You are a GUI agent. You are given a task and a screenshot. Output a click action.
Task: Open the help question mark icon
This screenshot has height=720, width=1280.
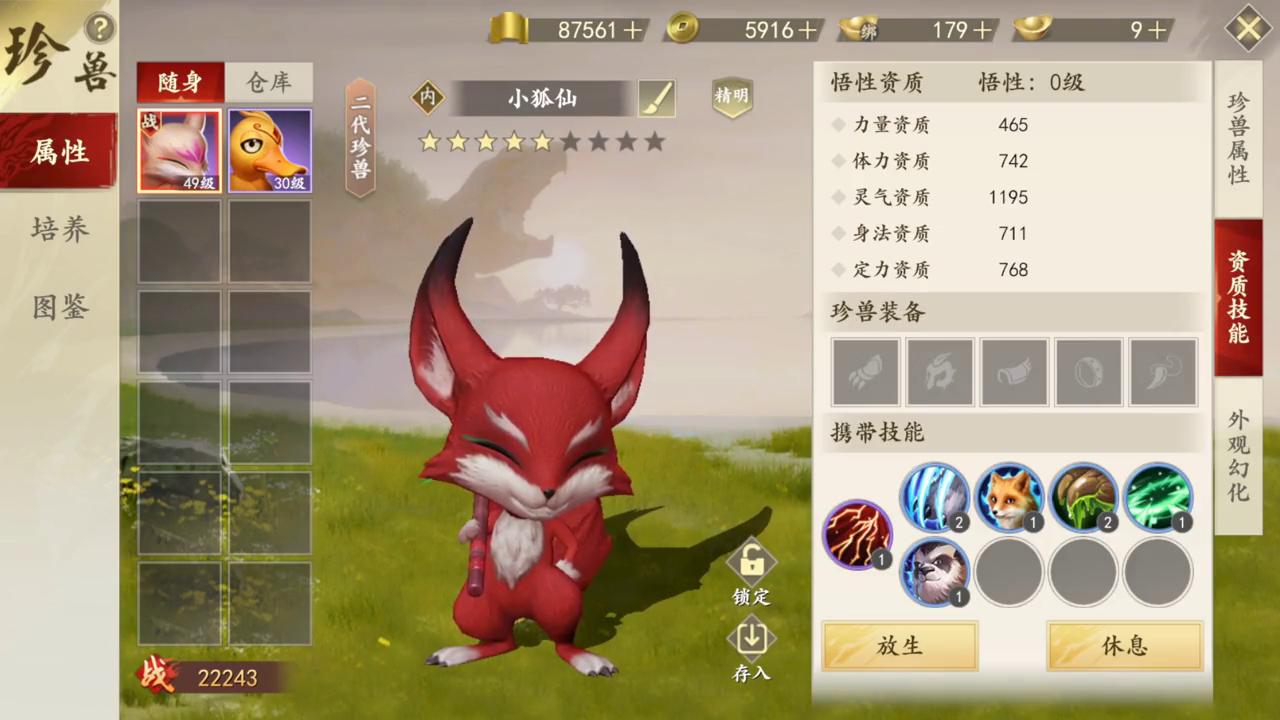(x=100, y=28)
